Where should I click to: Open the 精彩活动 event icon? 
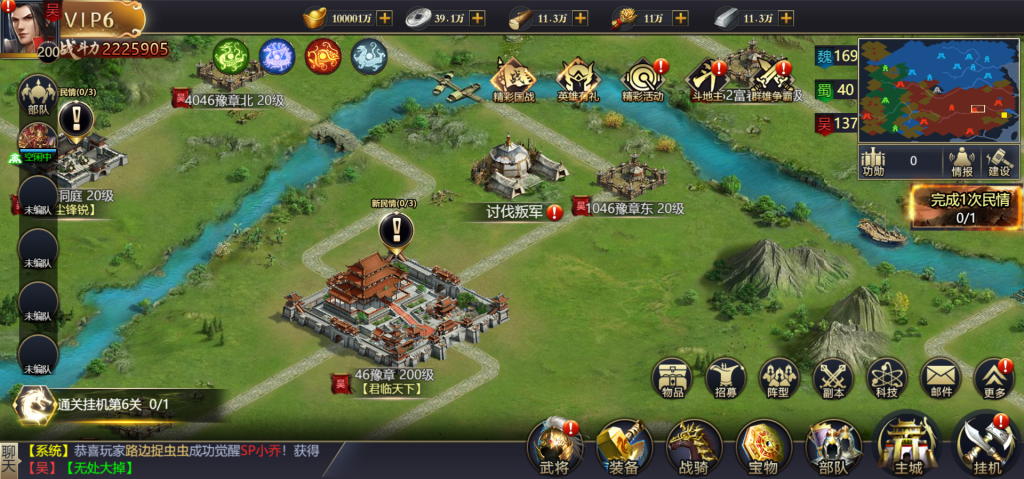pos(642,78)
